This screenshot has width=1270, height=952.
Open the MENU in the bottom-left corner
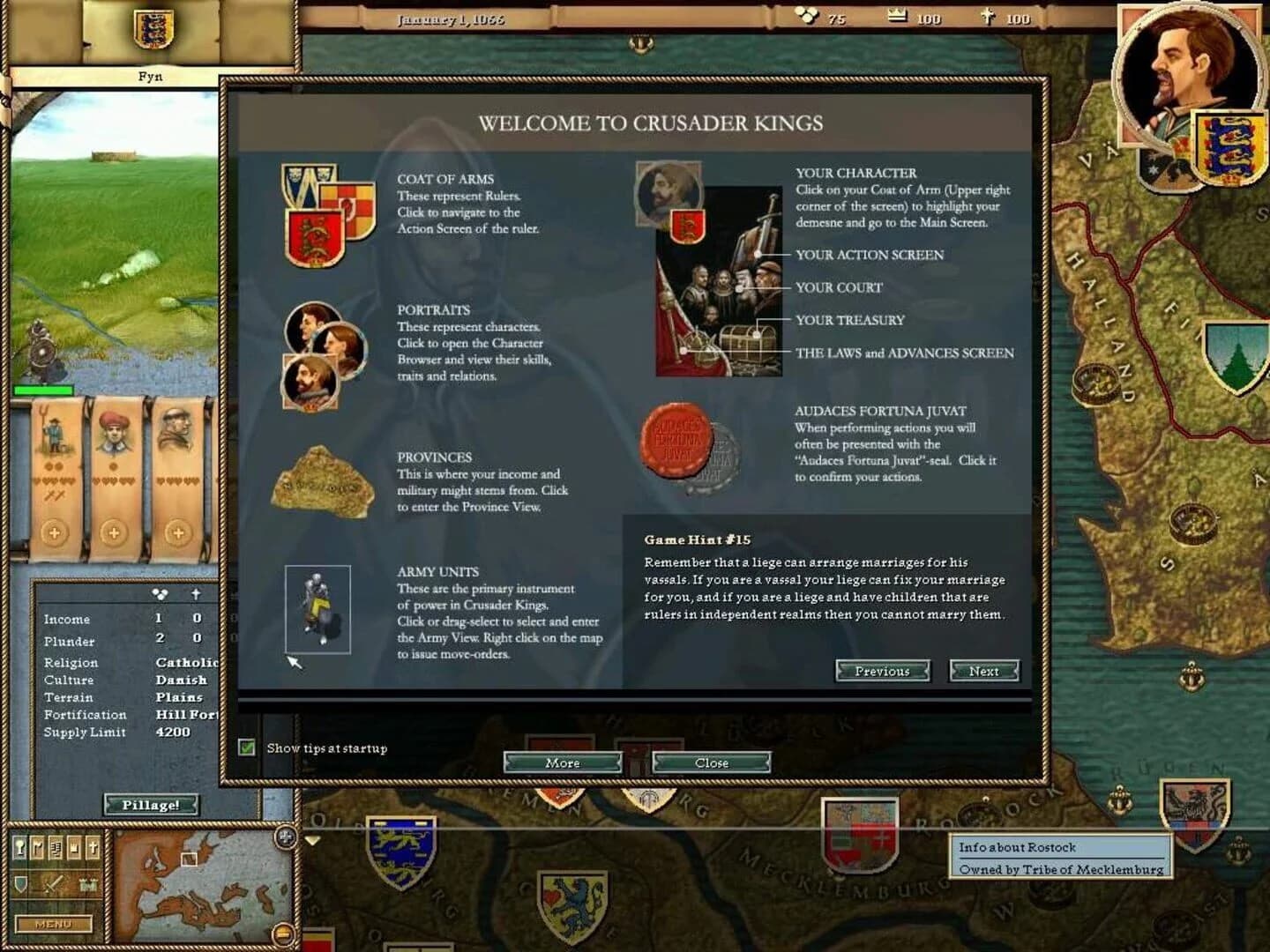pyautogui.click(x=53, y=924)
